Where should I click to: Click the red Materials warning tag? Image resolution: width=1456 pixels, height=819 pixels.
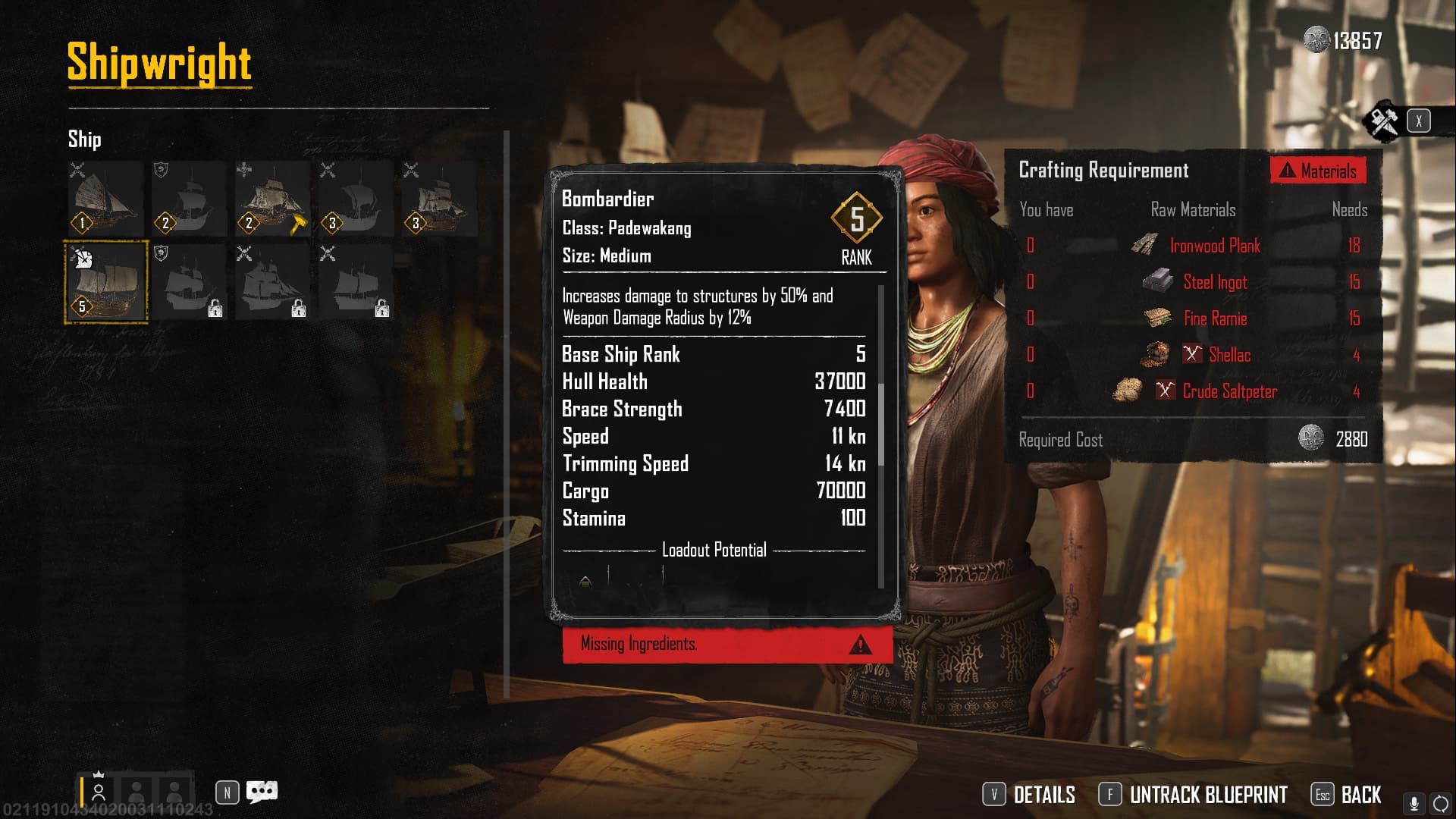[x=1319, y=171]
